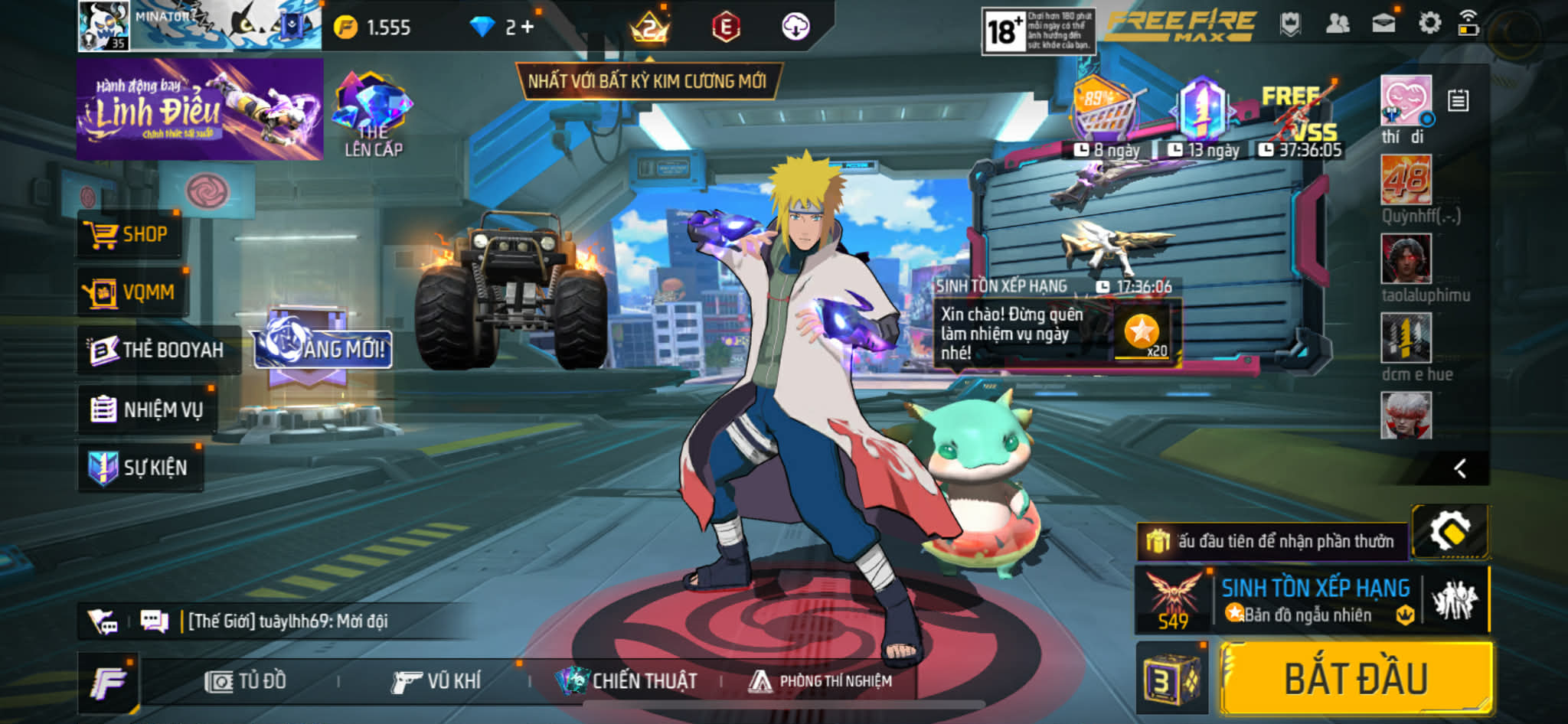Open PHÒNG THÍ NGHIỆM laboratory tab

[821, 681]
